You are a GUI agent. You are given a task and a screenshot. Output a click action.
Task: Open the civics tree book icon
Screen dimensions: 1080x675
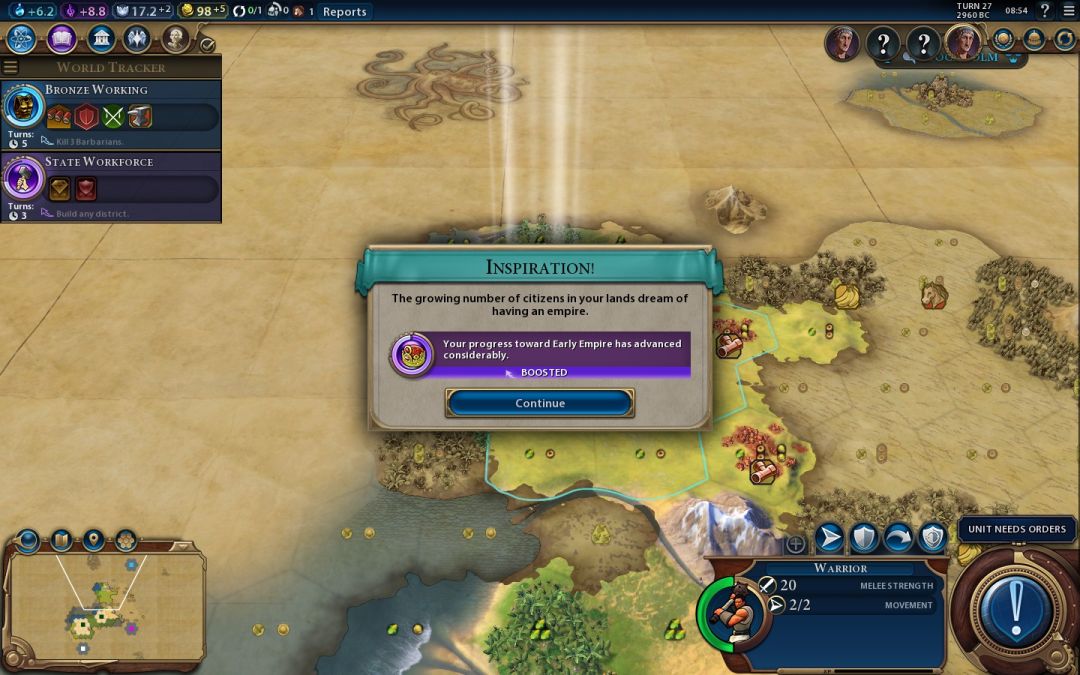(61, 39)
